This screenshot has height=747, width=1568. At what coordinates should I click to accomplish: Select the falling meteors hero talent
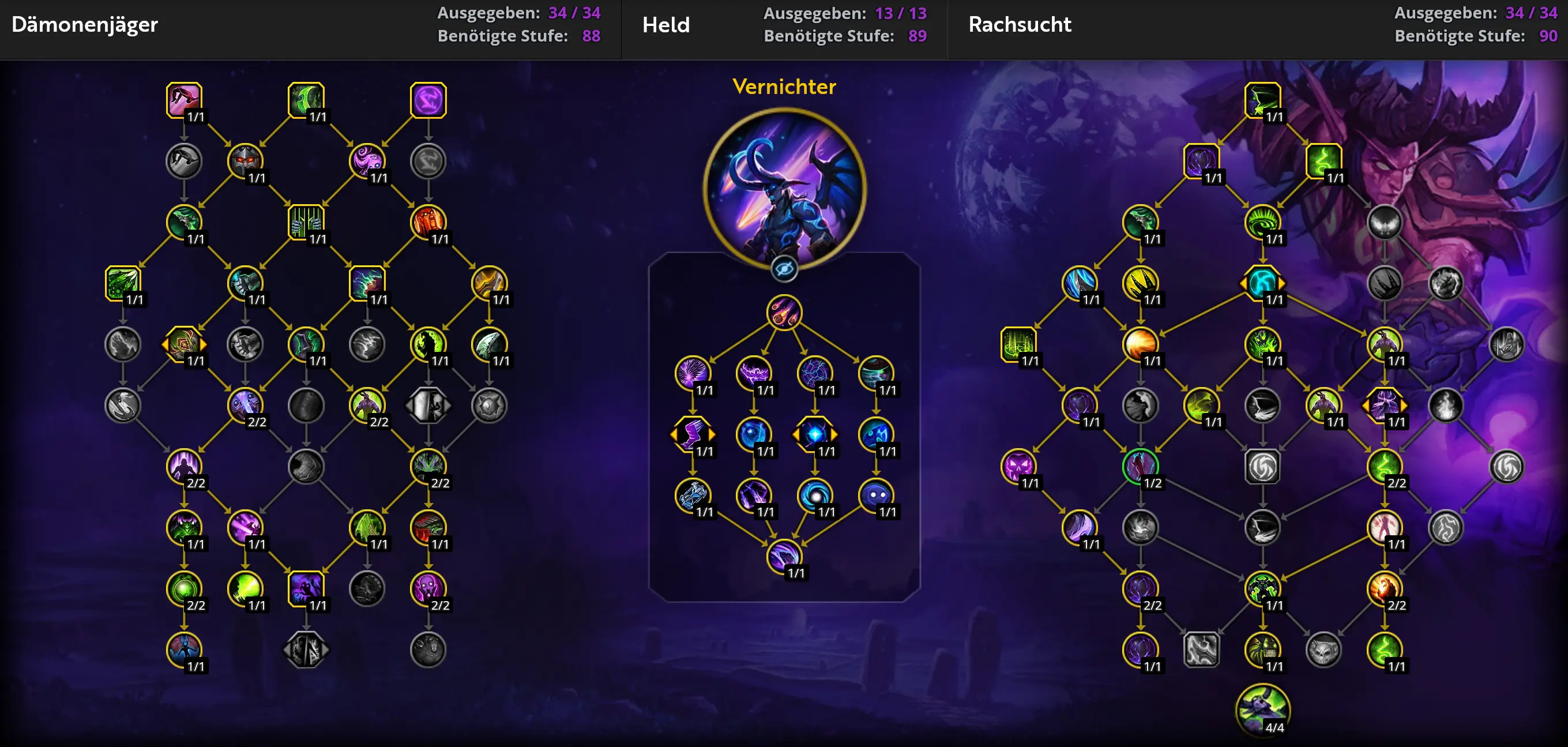784,312
